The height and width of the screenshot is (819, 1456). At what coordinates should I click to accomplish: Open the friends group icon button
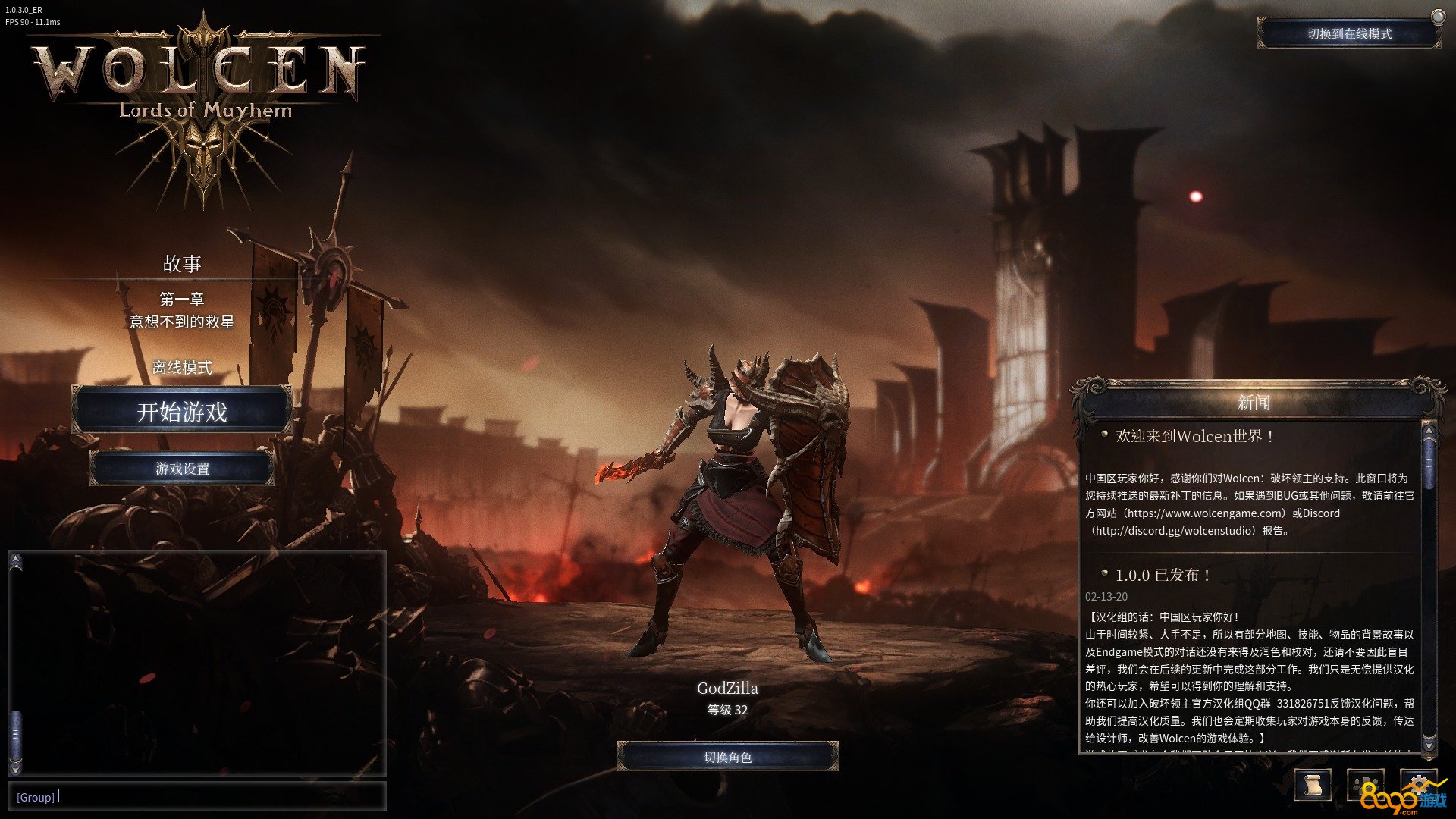click(x=1365, y=785)
